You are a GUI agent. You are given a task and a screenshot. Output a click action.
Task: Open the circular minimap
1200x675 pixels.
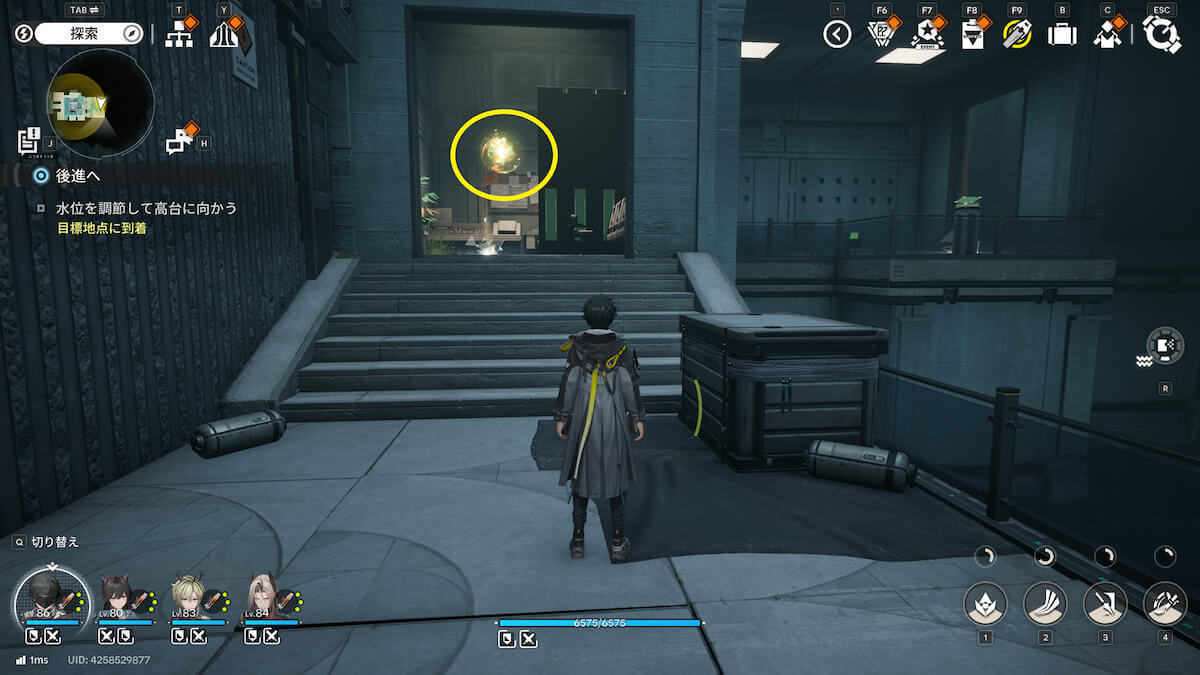tap(100, 104)
